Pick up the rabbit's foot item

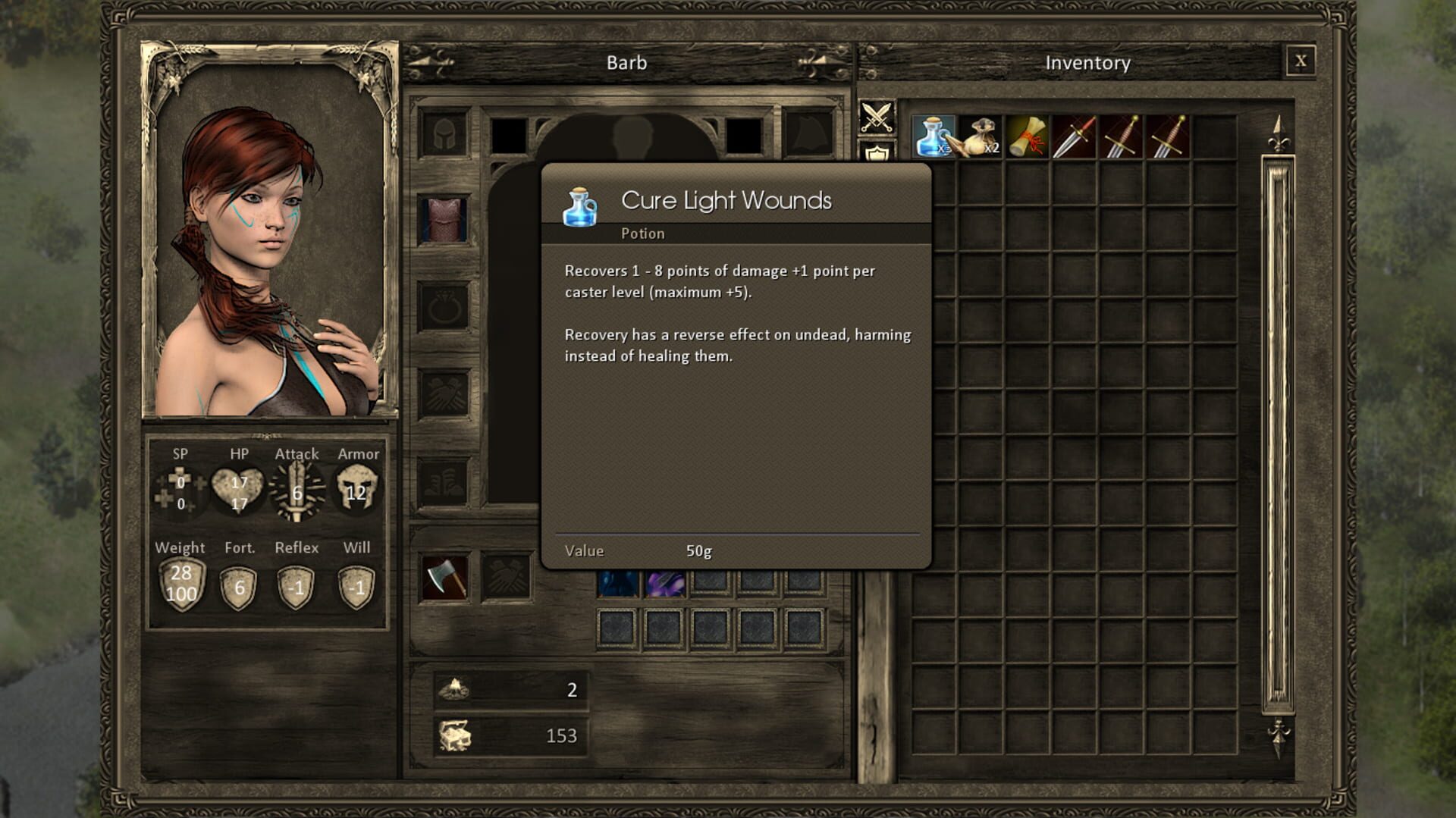(x=981, y=137)
